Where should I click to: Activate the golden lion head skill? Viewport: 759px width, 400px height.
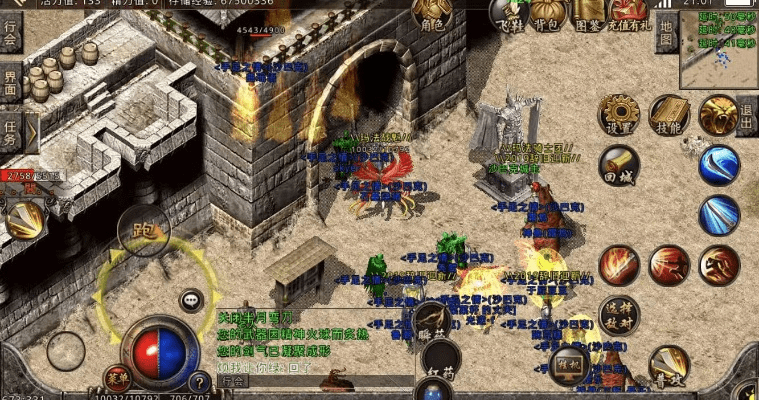(718, 115)
